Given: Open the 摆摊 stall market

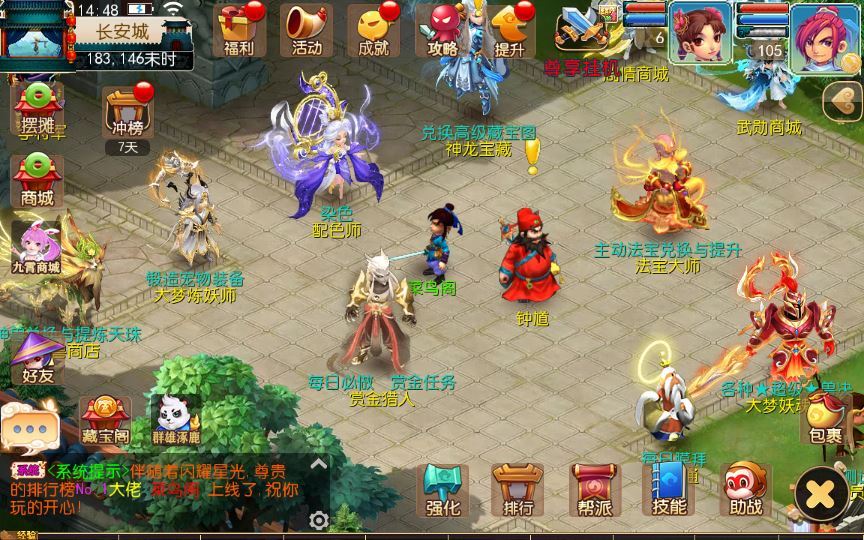Looking at the screenshot, I should [37, 108].
